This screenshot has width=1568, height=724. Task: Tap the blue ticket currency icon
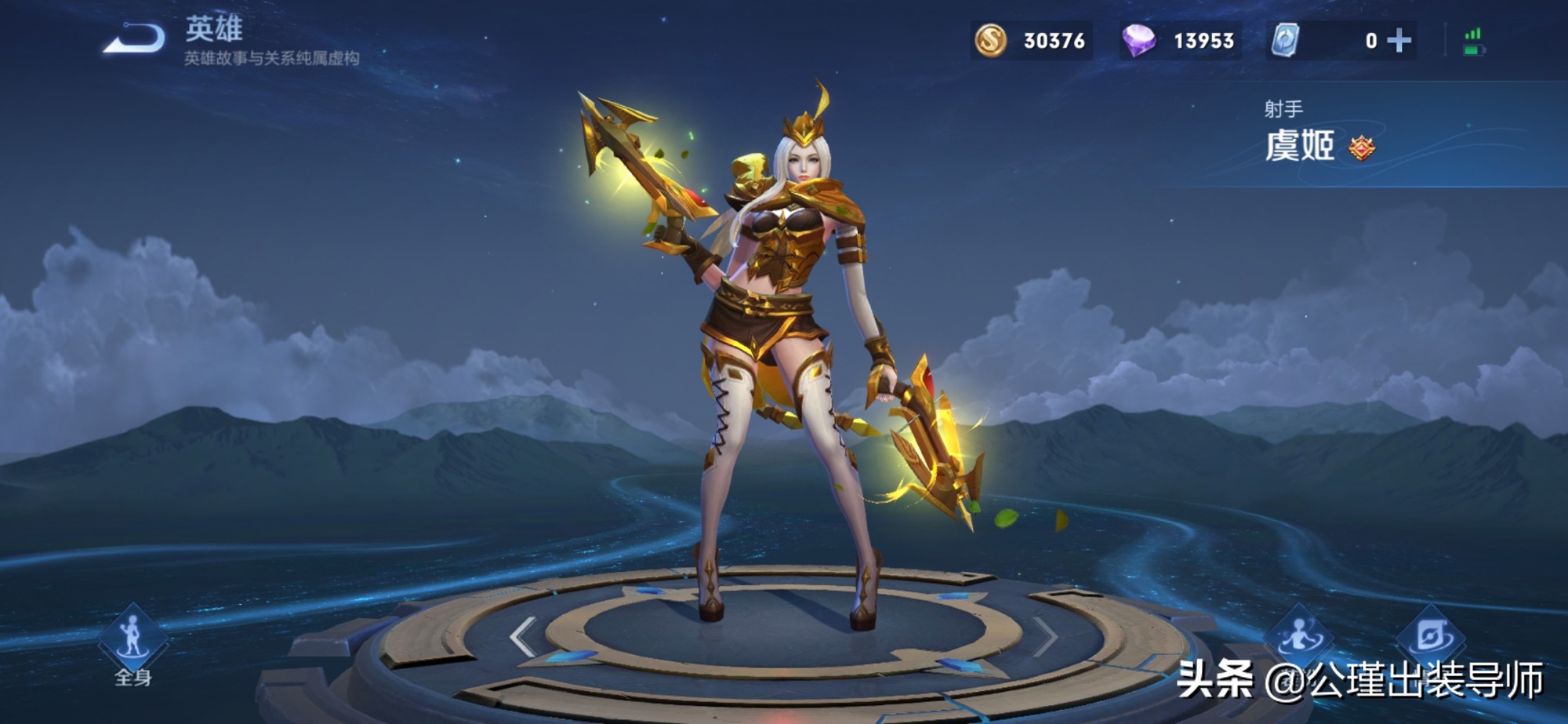tap(1285, 41)
